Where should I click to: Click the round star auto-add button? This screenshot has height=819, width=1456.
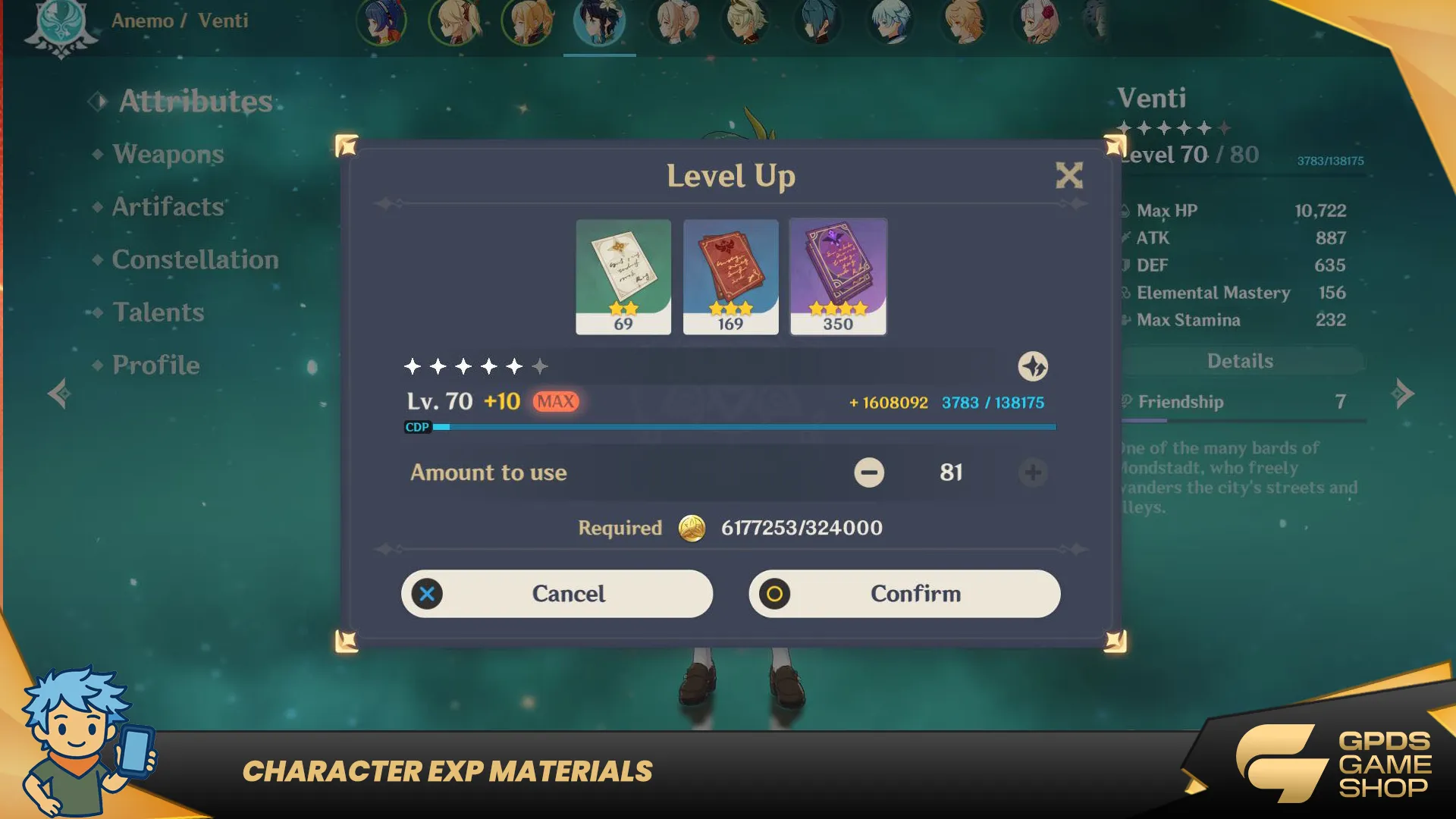[1033, 367]
